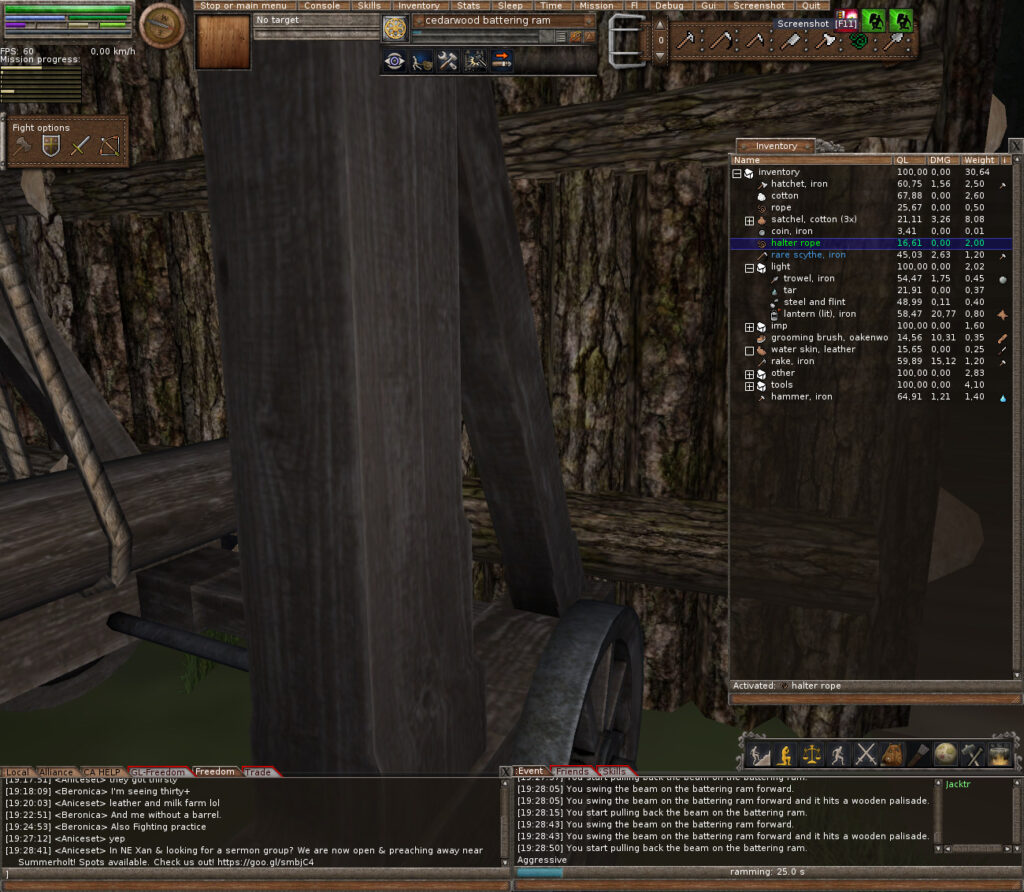
Task: Expand the cotton satchel container
Action: point(749,220)
